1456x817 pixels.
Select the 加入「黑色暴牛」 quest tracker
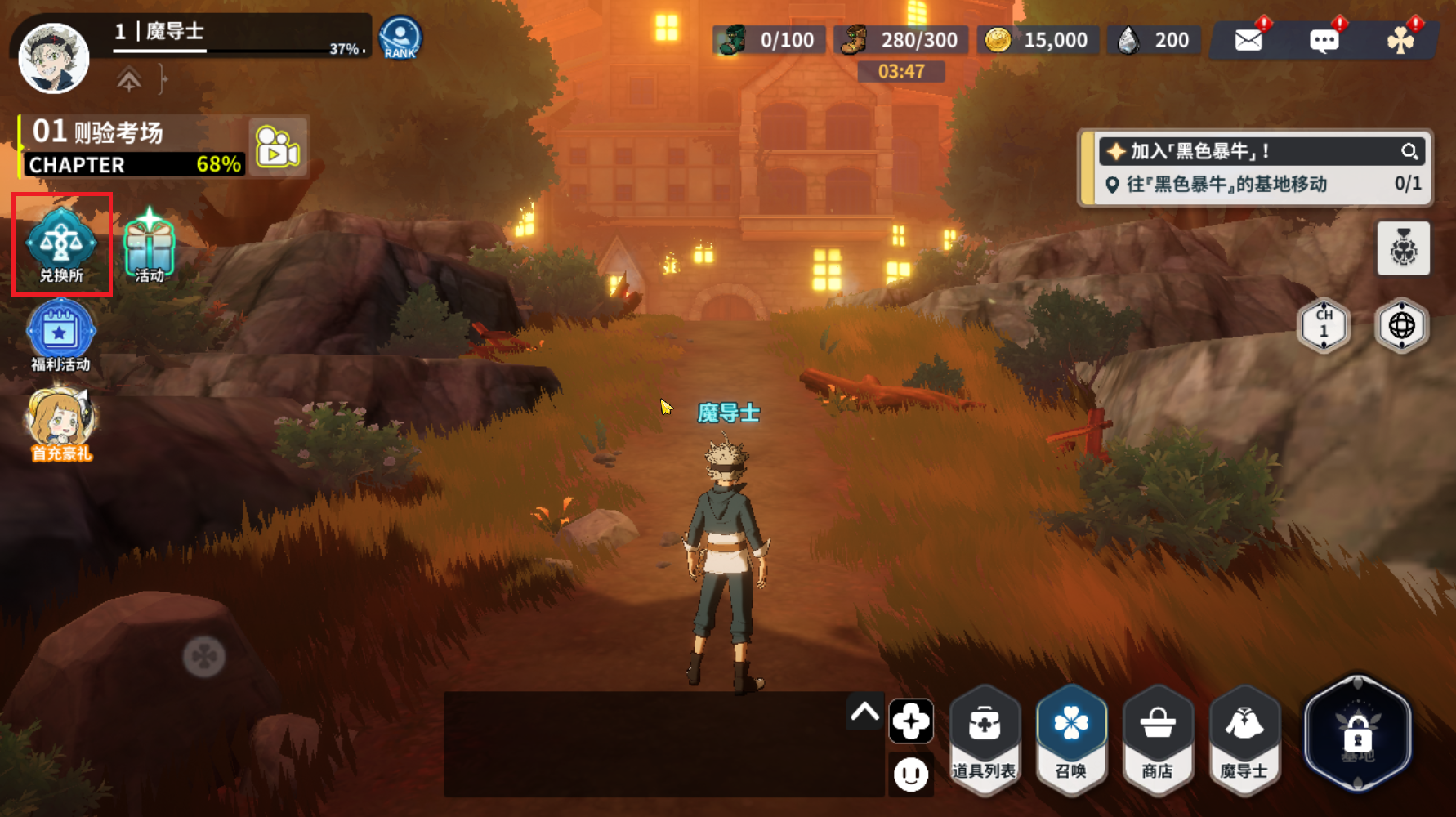(x=1250, y=152)
